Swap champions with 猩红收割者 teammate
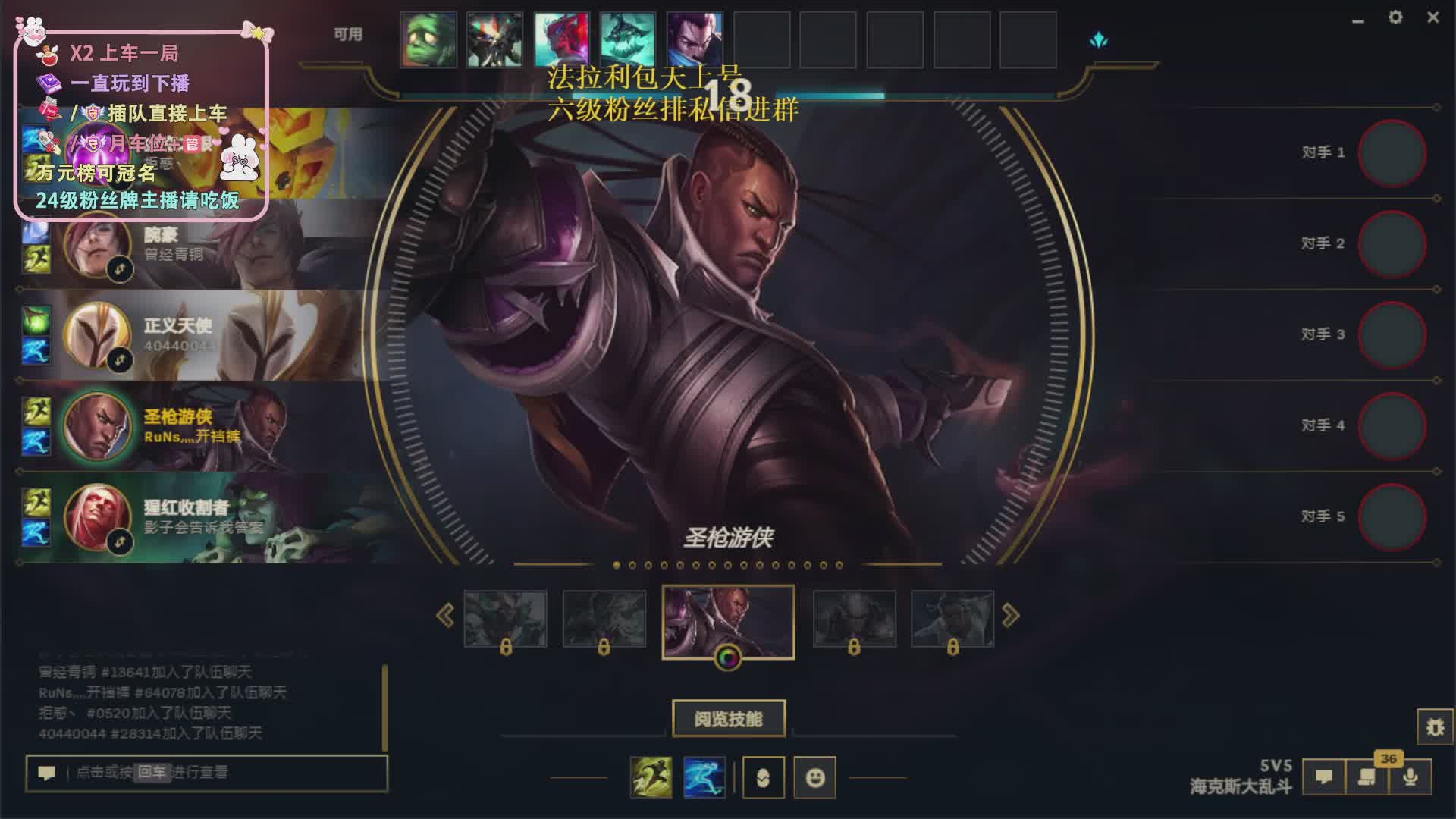Screen dimensions: 1456x819 point(120,541)
